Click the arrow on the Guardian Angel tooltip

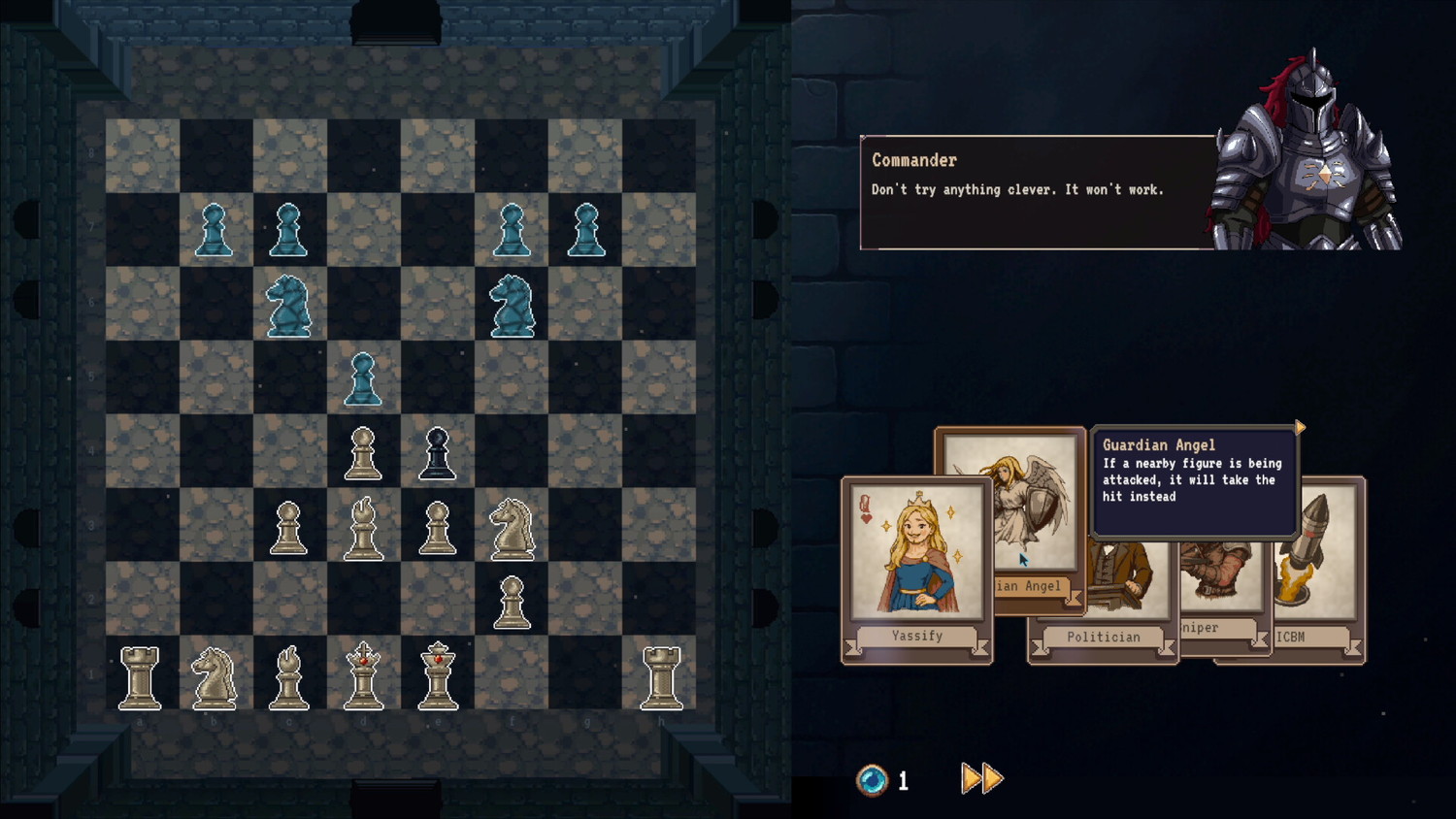(x=1299, y=427)
